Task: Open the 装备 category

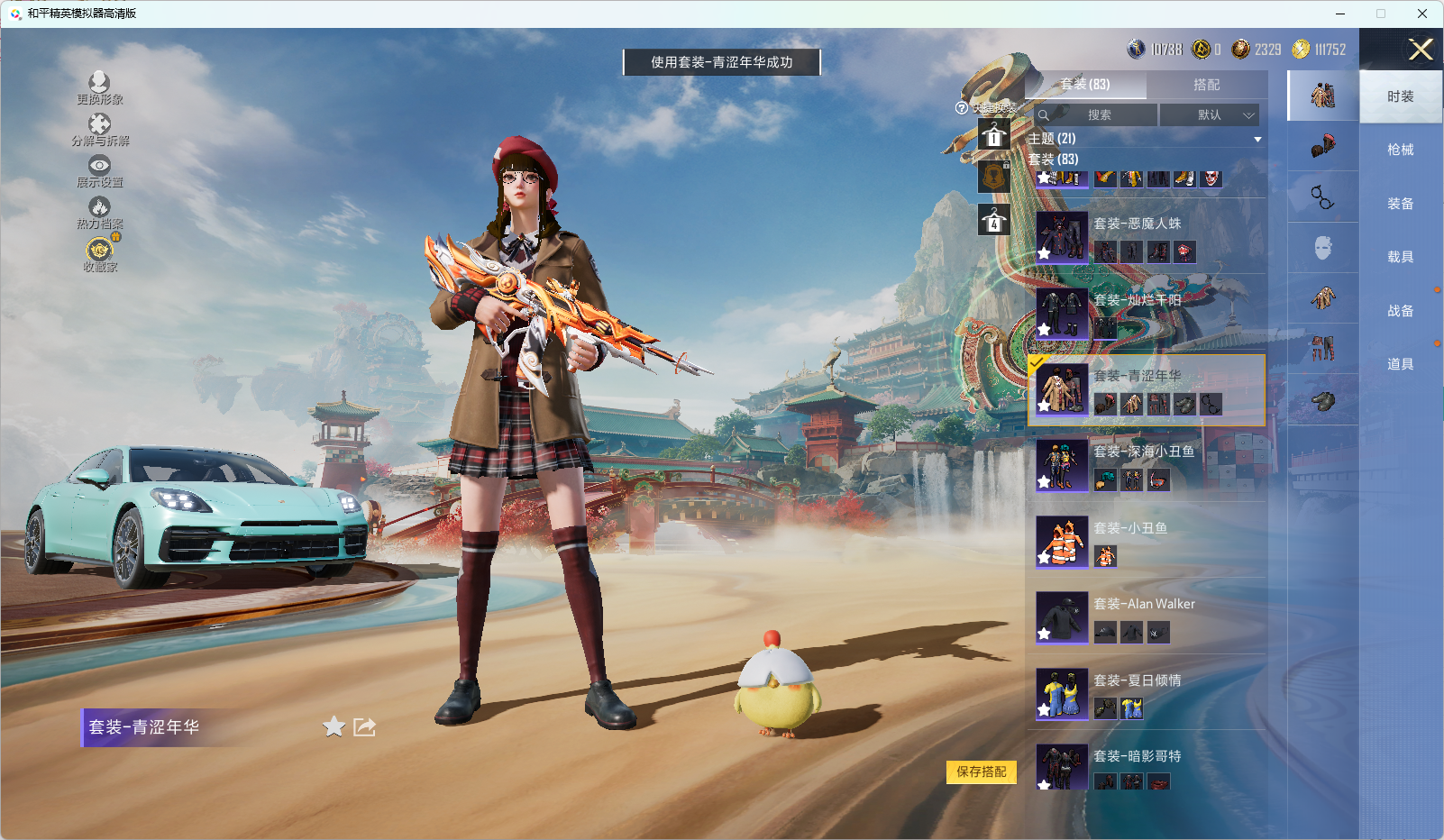Action: [1400, 204]
